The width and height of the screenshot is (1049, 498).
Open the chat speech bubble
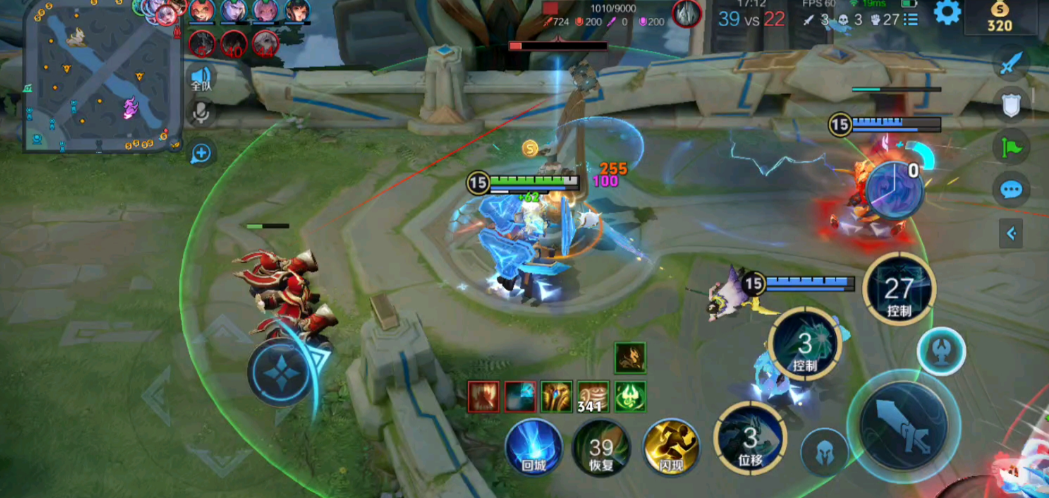click(x=1012, y=190)
